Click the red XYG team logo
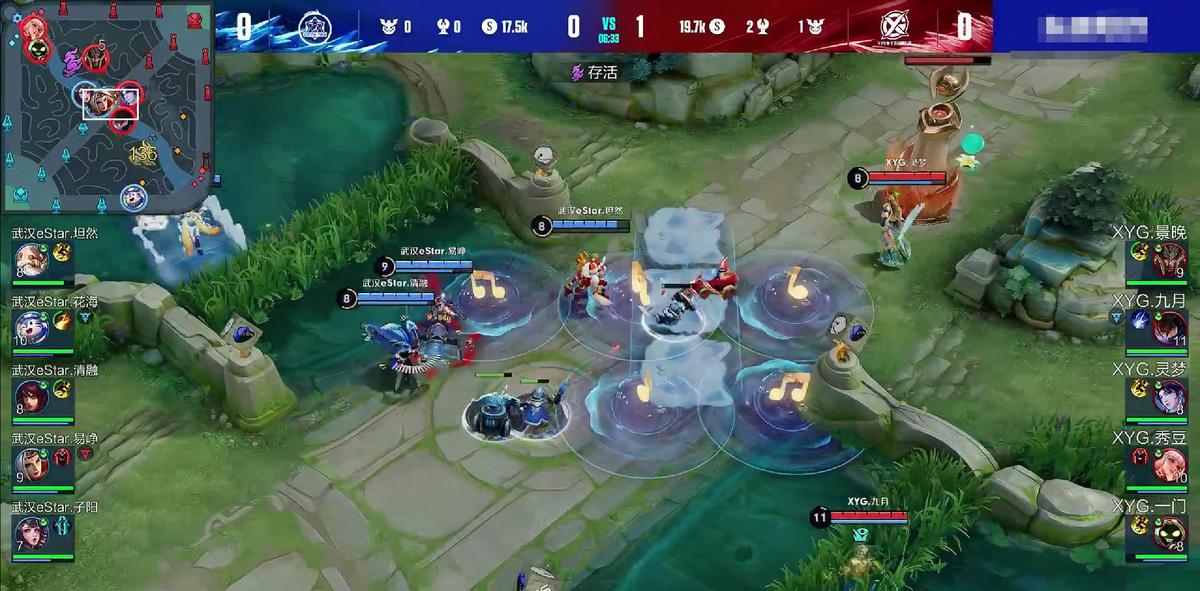 pyautogui.click(x=893, y=27)
